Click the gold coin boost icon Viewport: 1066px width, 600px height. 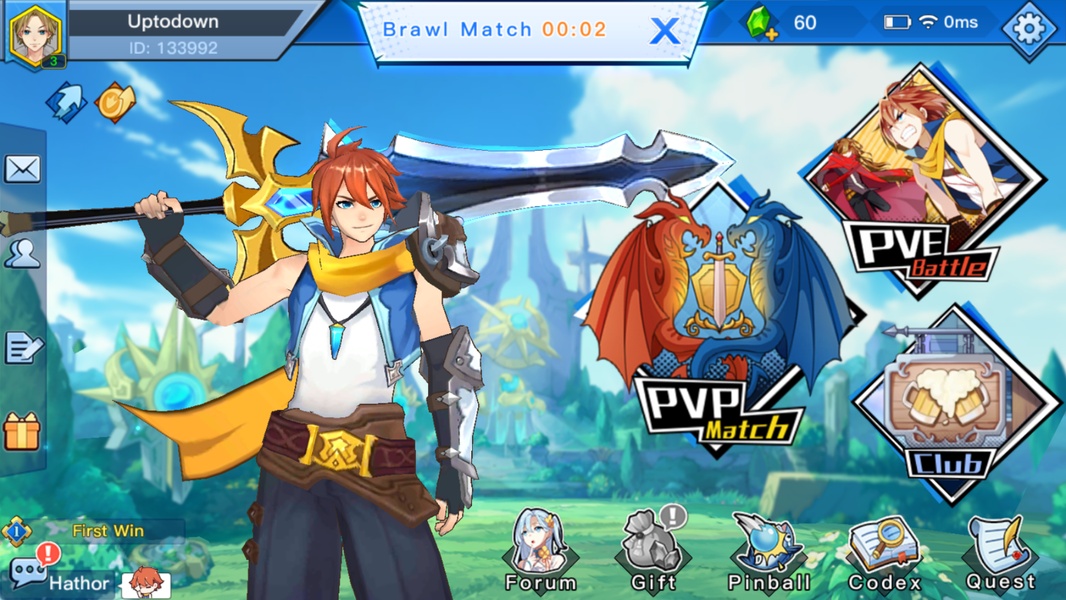114,102
